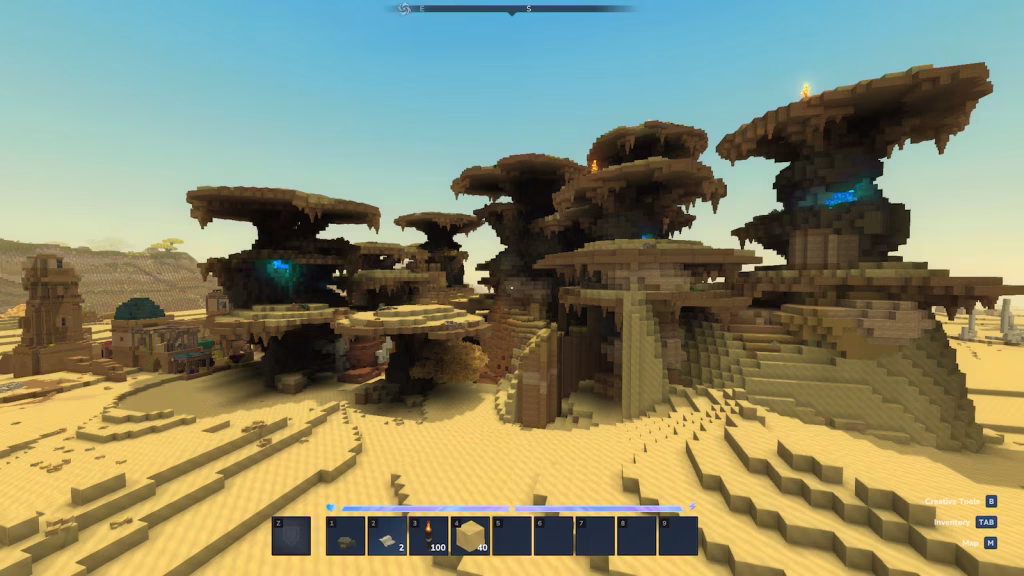1024x576 pixels.
Task: Select the sand block stack in the hotbar
Action: point(470,536)
